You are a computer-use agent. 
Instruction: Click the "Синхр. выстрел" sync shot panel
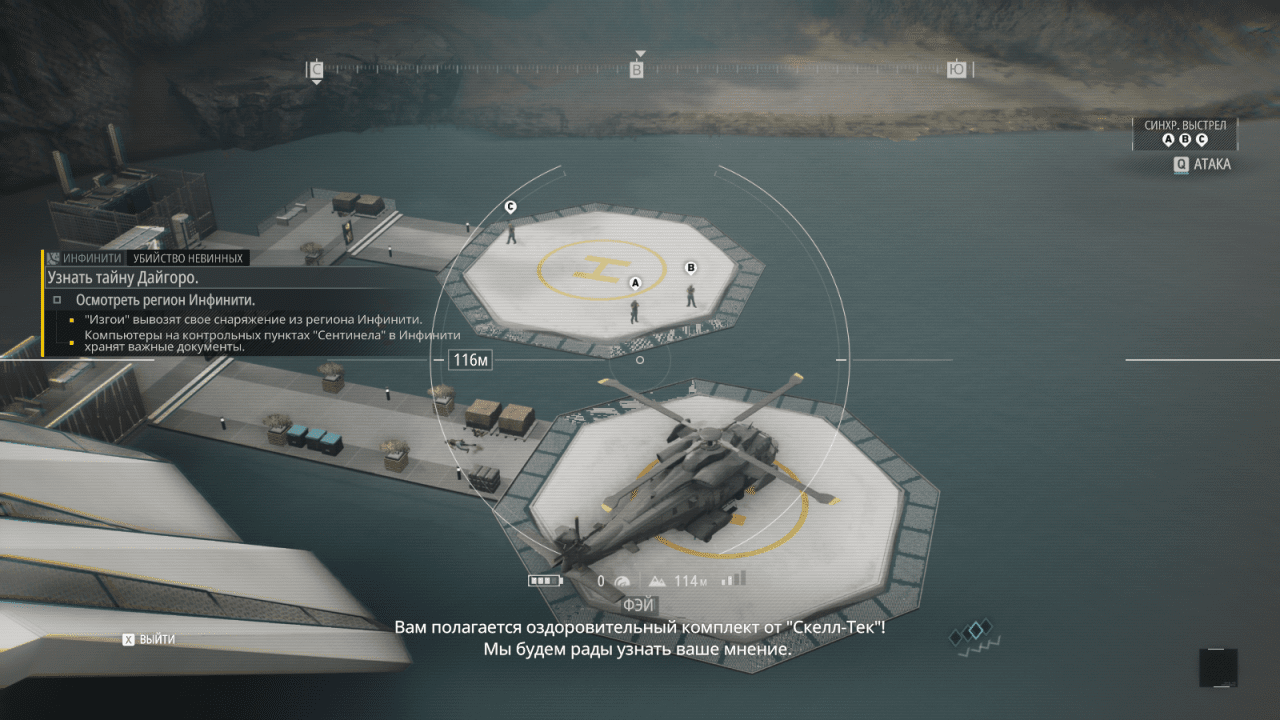[1185, 133]
